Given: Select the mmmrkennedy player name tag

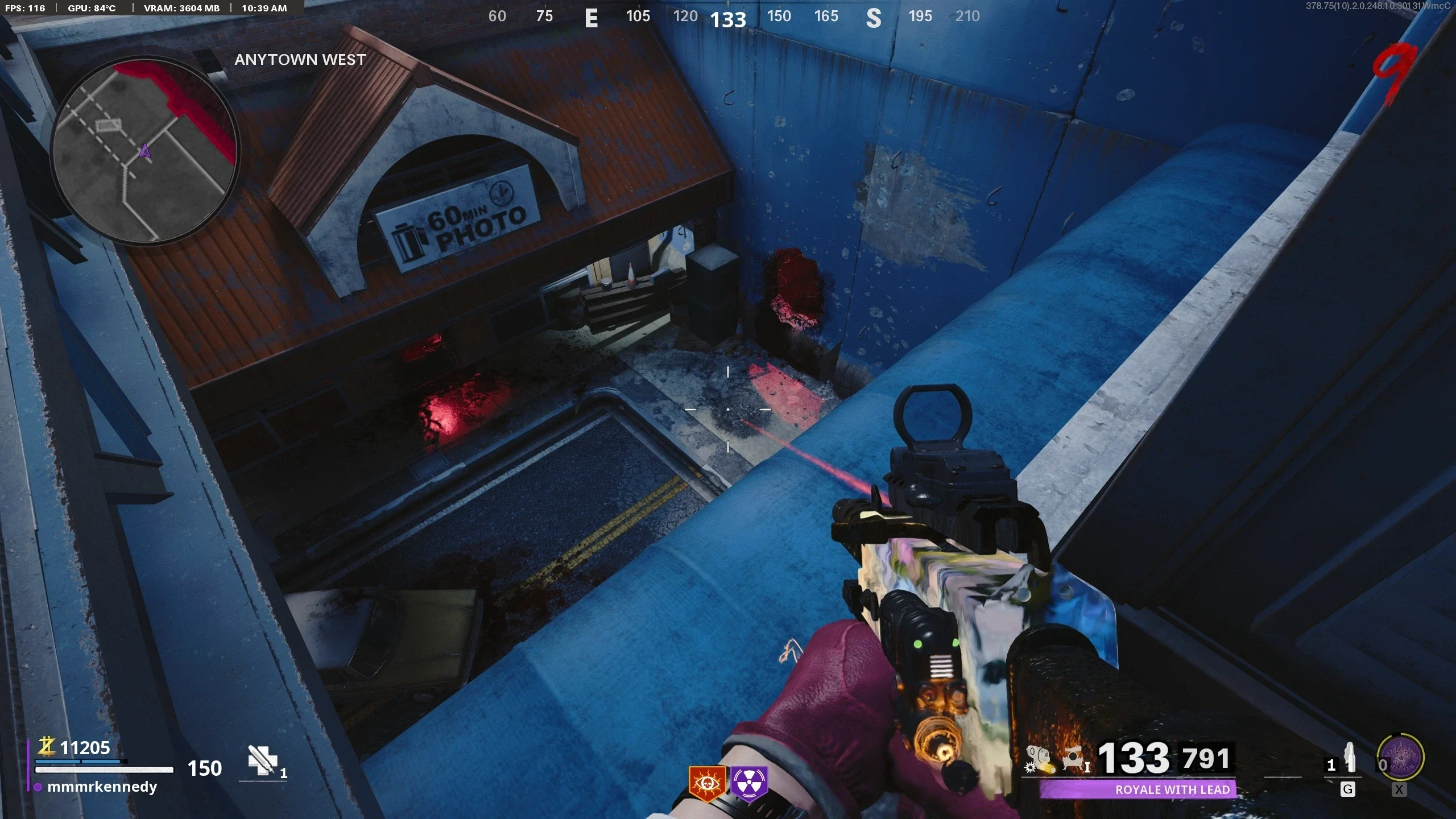Looking at the screenshot, I should tap(102, 787).
